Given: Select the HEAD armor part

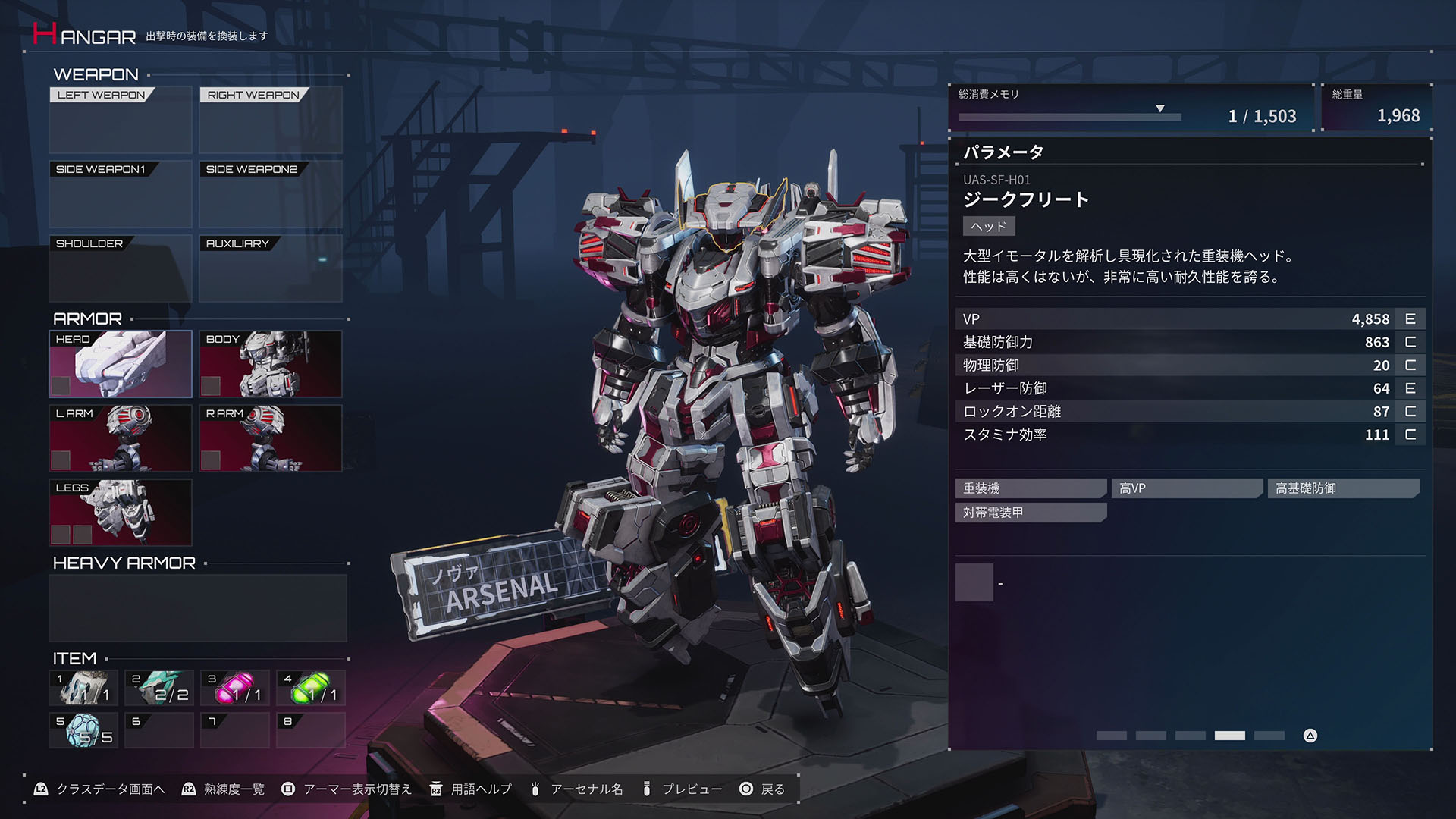Looking at the screenshot, I should pyautogui.click(x=119, y=364).
